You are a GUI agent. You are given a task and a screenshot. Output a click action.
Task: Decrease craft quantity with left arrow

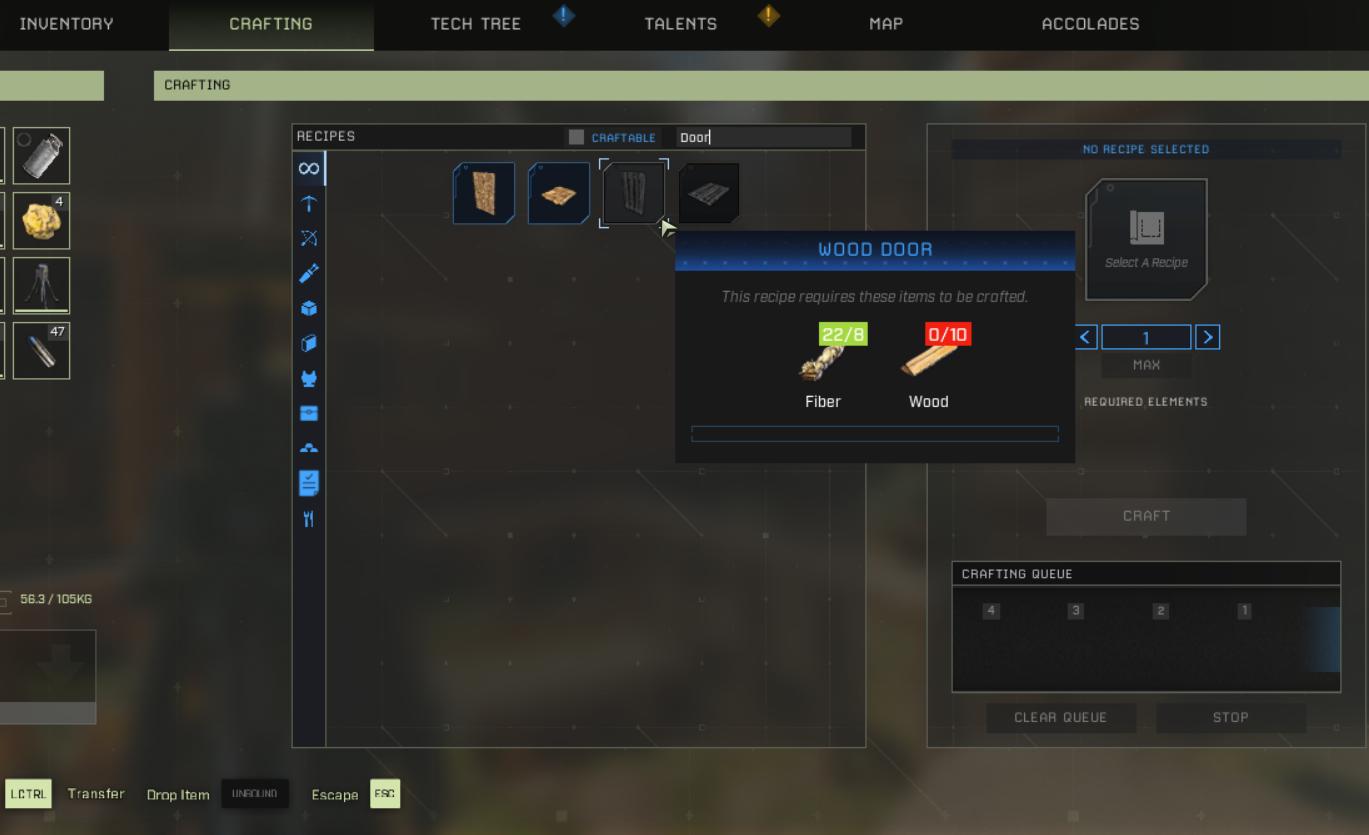click(1085, 337)
